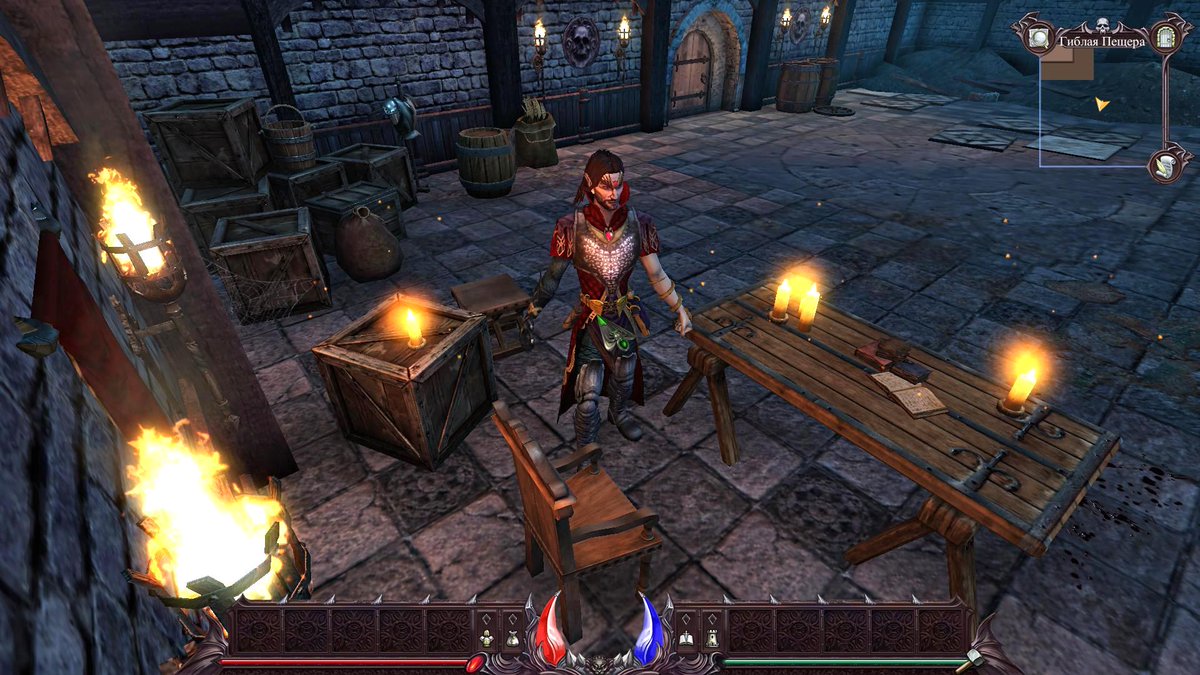This screenshot has height=675, width=1200.
Task: Click the castle tower icon button
Action: (711, 637)
